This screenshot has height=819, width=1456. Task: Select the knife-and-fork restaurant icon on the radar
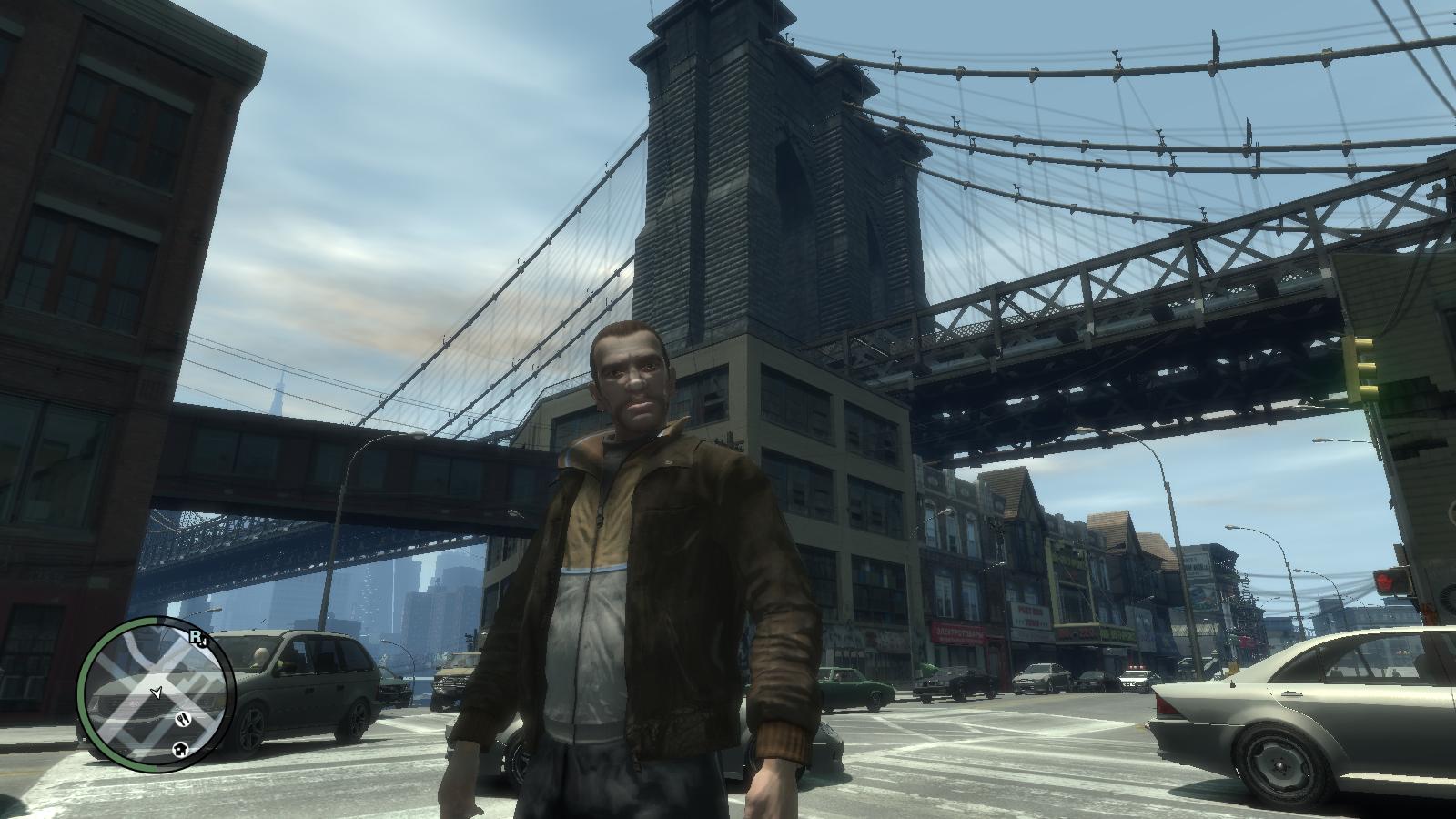coord(183,721)
